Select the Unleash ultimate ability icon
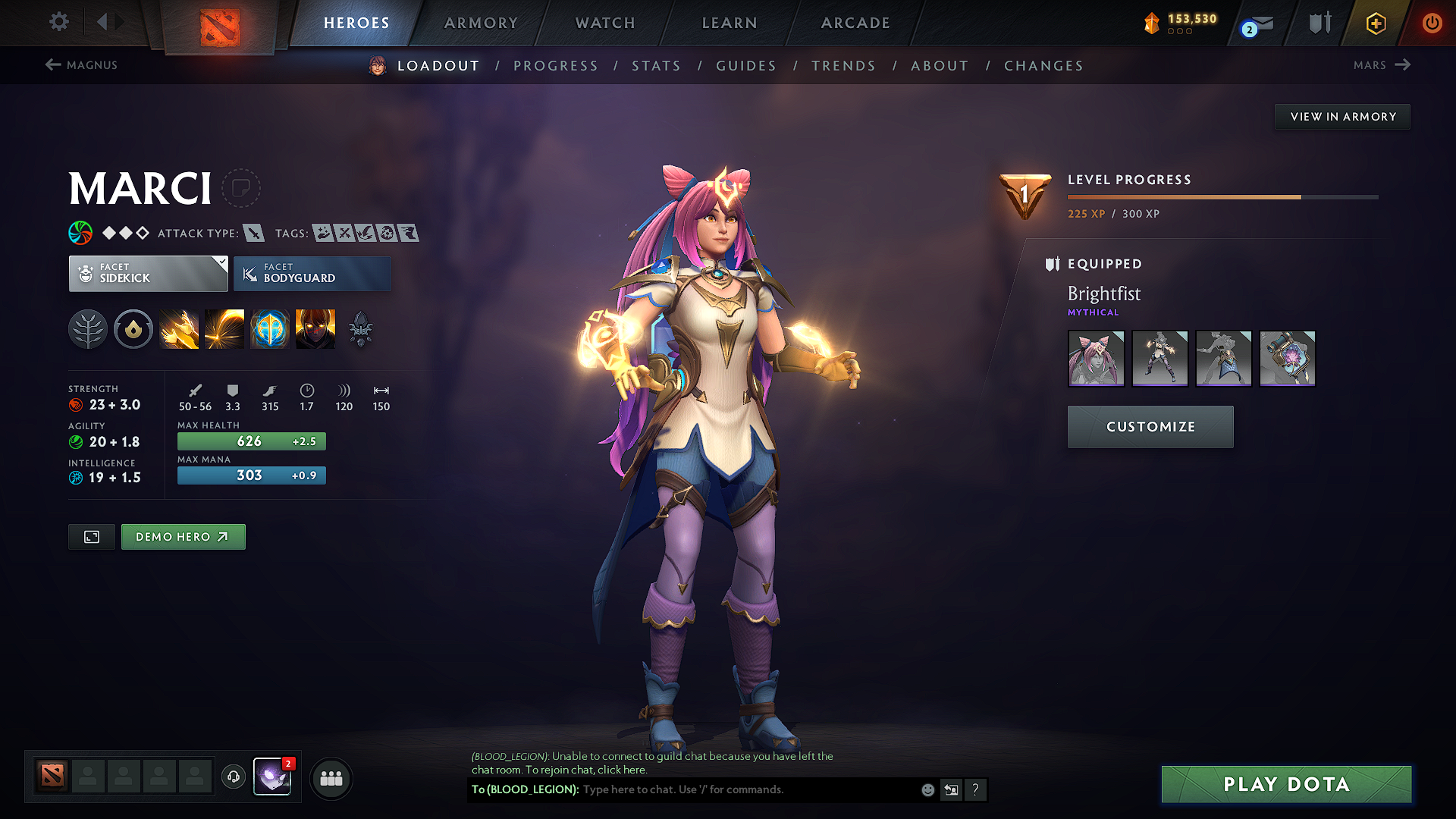 pos(315,328)
